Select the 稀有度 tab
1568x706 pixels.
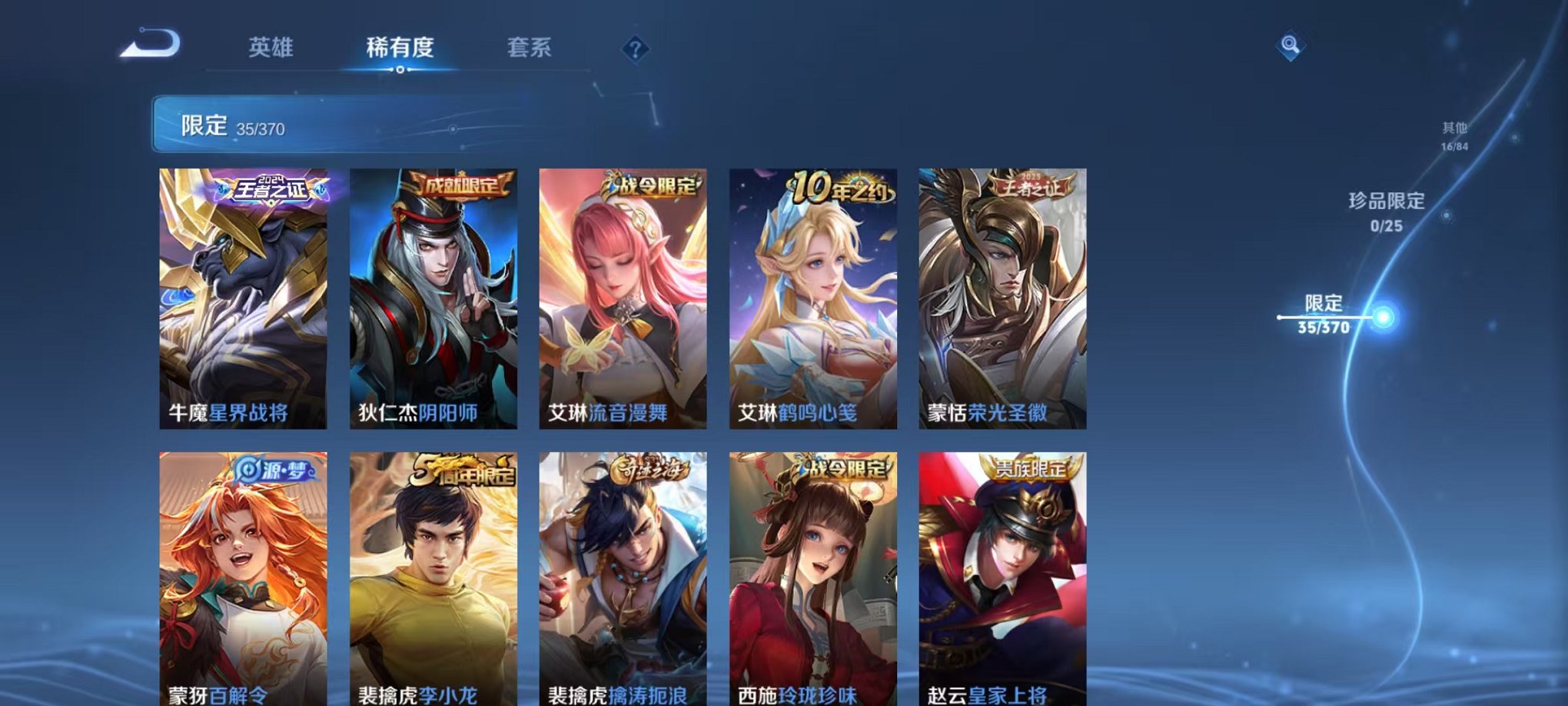[400, 46]
